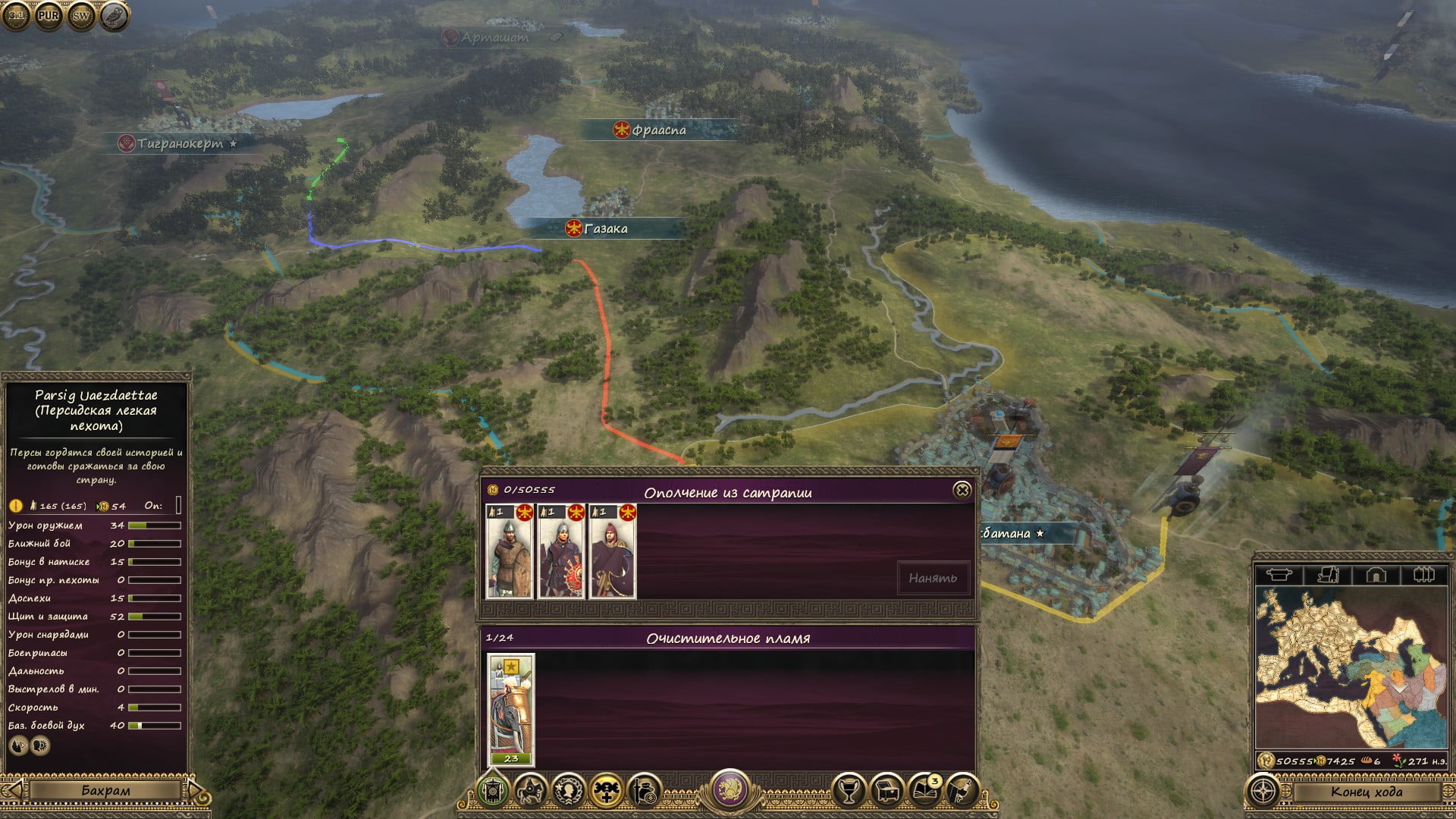Image resolution: width=1456 pixels, height=819 pixels.
Task: Open the purple griffin faction emblem
Action: pyautogui.click(x=730, y=787)
